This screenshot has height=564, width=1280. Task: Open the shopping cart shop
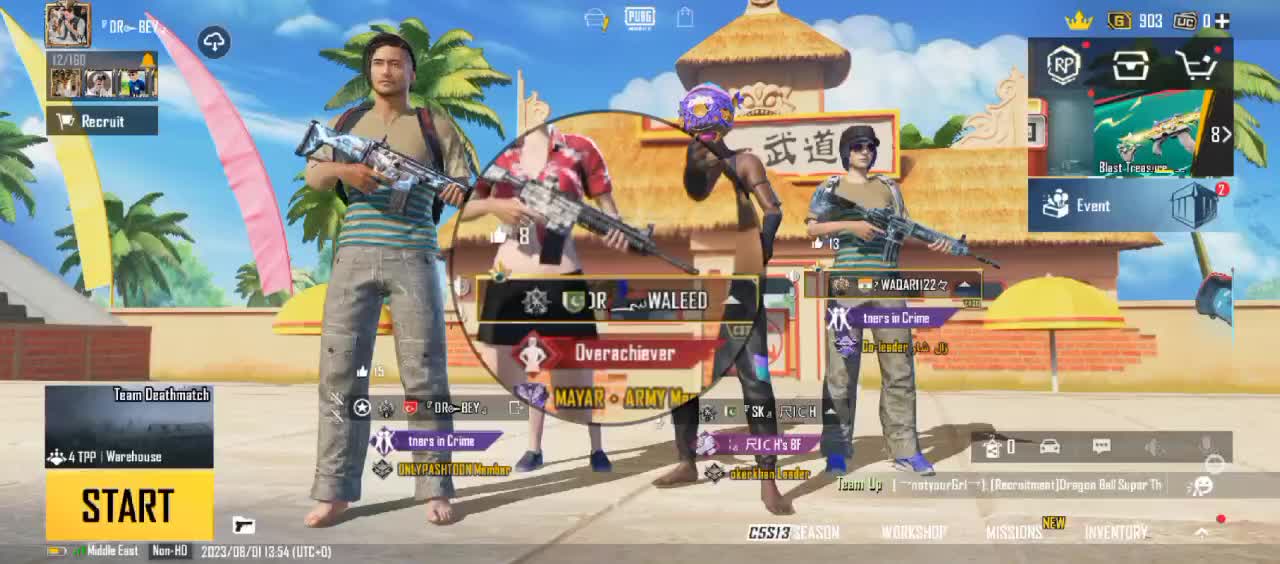tap(1196, 66)
